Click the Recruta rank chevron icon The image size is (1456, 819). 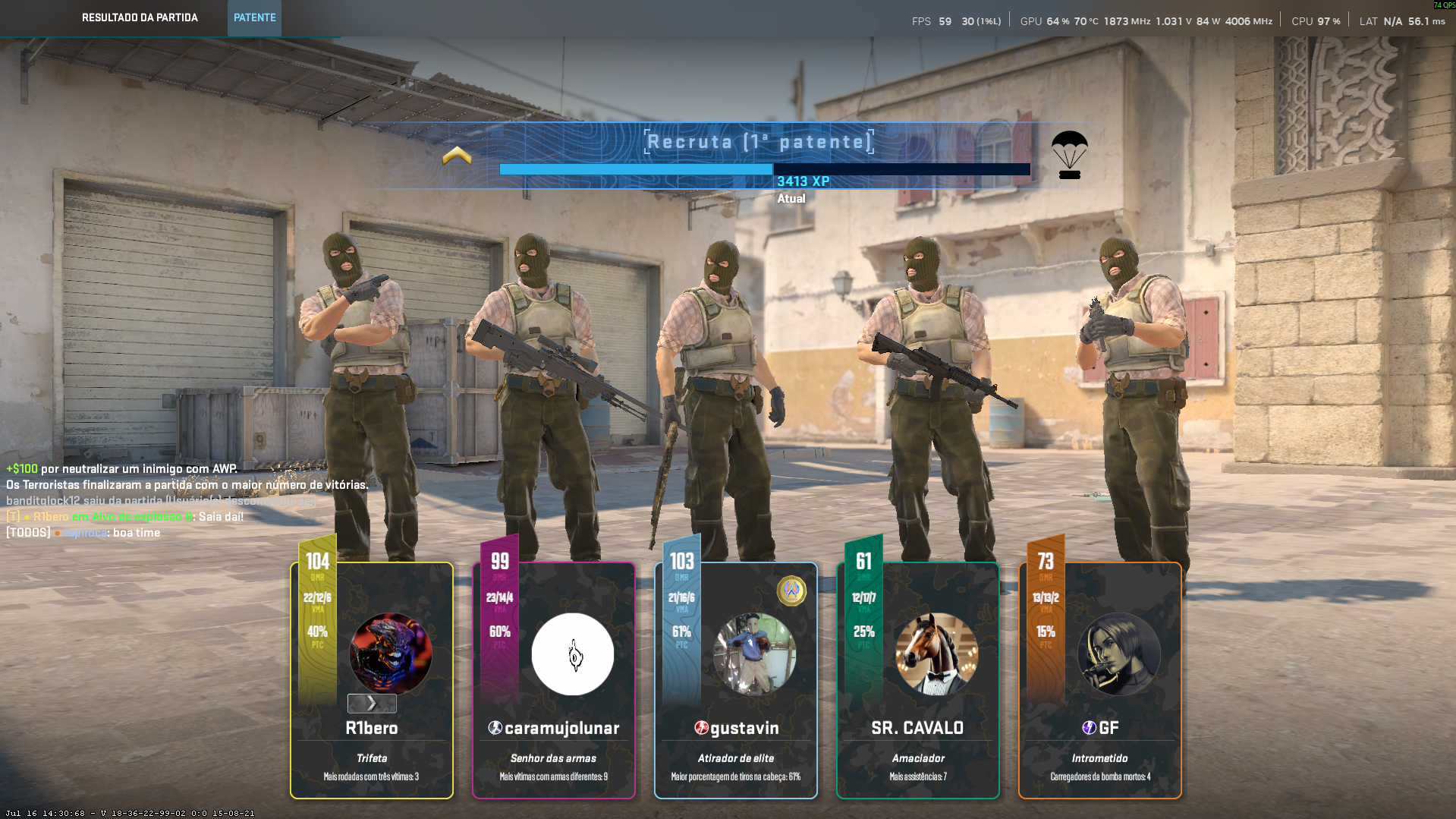[457, 156]
